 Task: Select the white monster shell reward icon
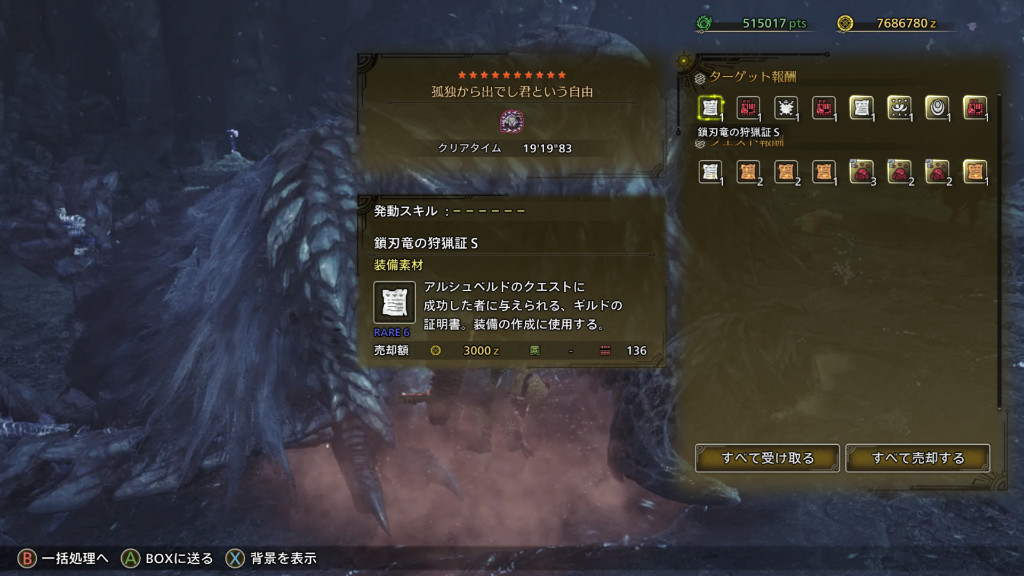click(x=786, y=108)
